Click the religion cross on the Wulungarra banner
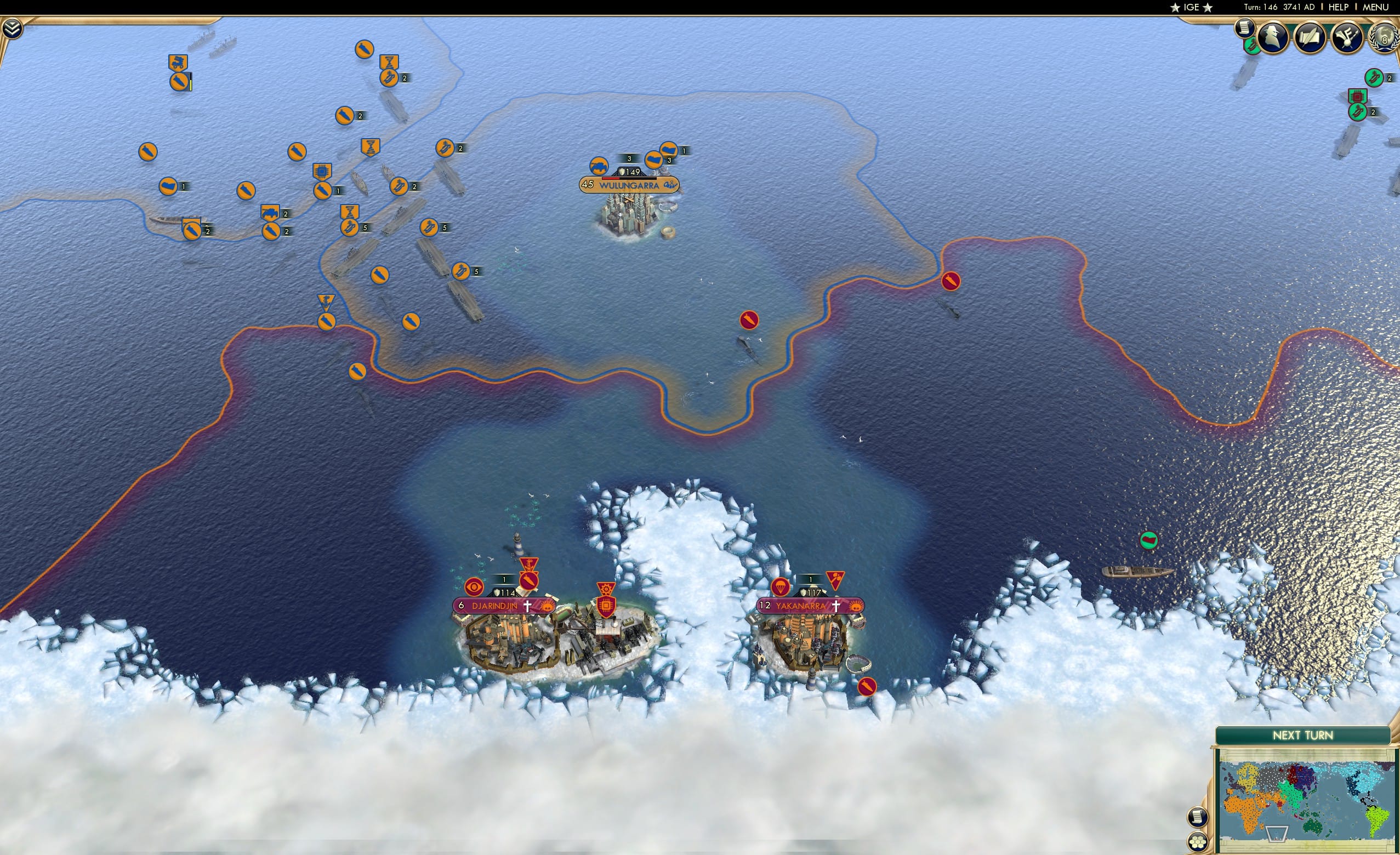Image resolution: width=1400 pixels, height=855 pixels. tap(670, 186)
